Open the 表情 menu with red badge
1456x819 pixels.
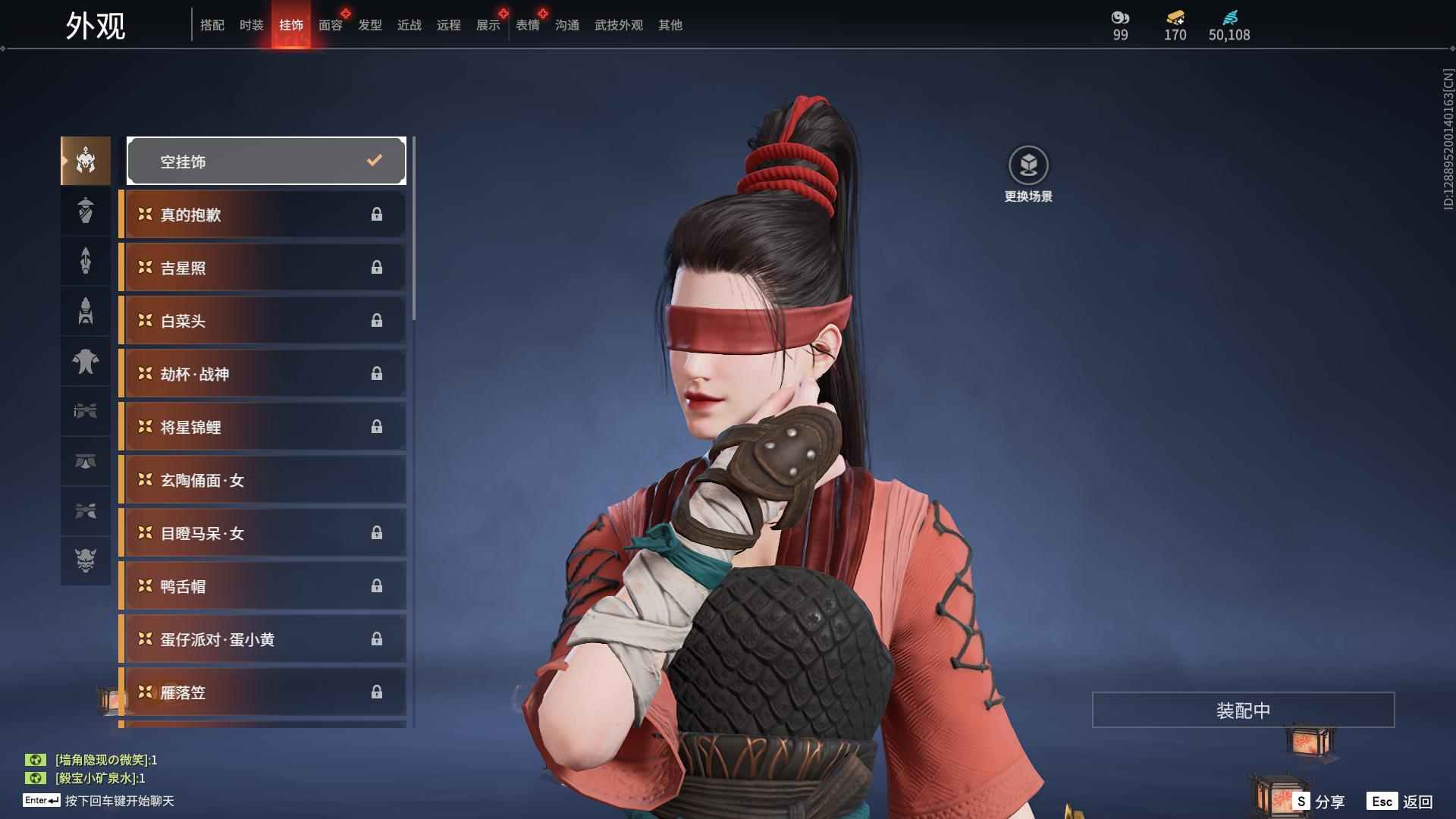coord(527,25)
